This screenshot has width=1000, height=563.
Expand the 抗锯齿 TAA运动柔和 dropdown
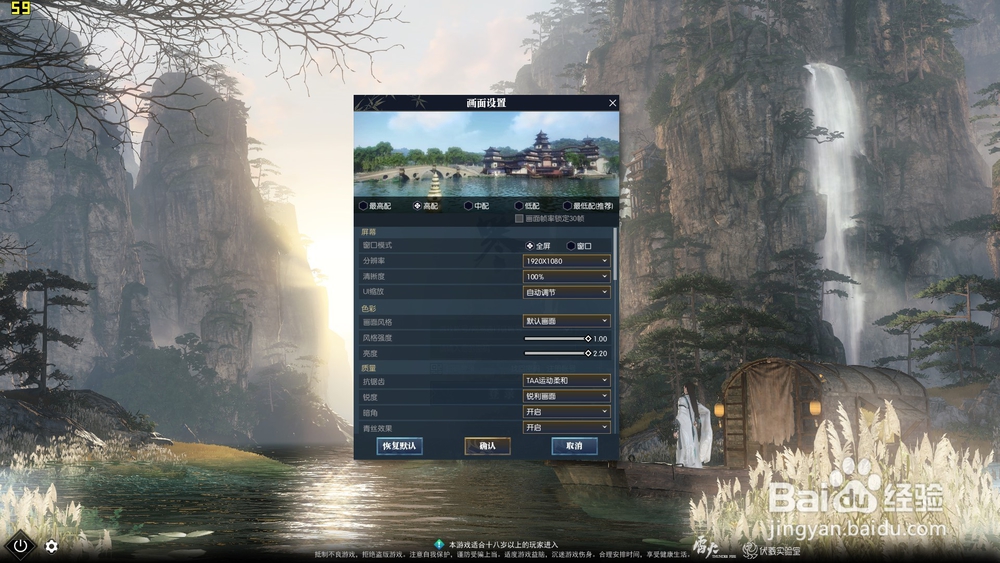point(567,381)
